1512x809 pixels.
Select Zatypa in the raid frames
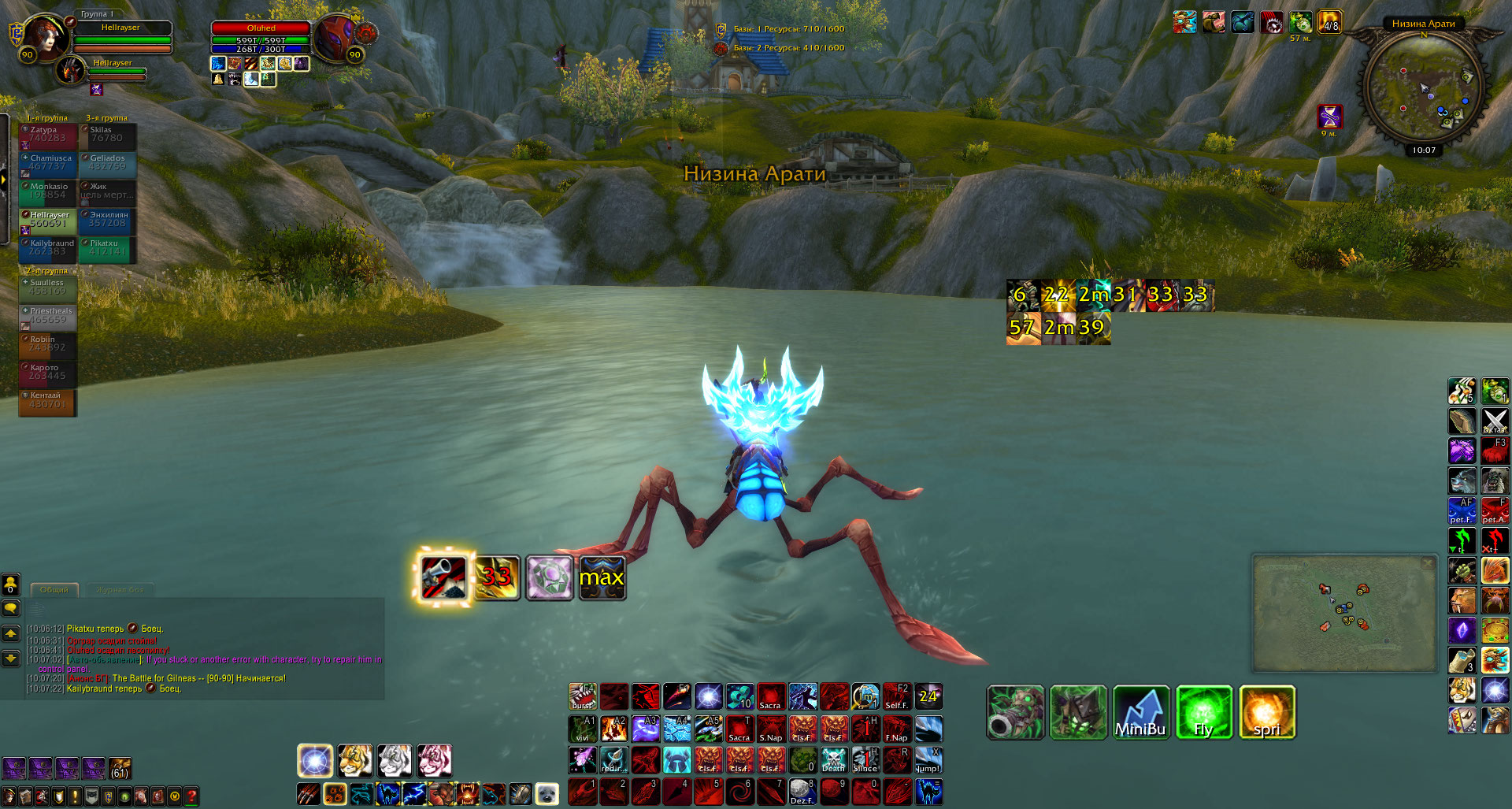(47, 137)
